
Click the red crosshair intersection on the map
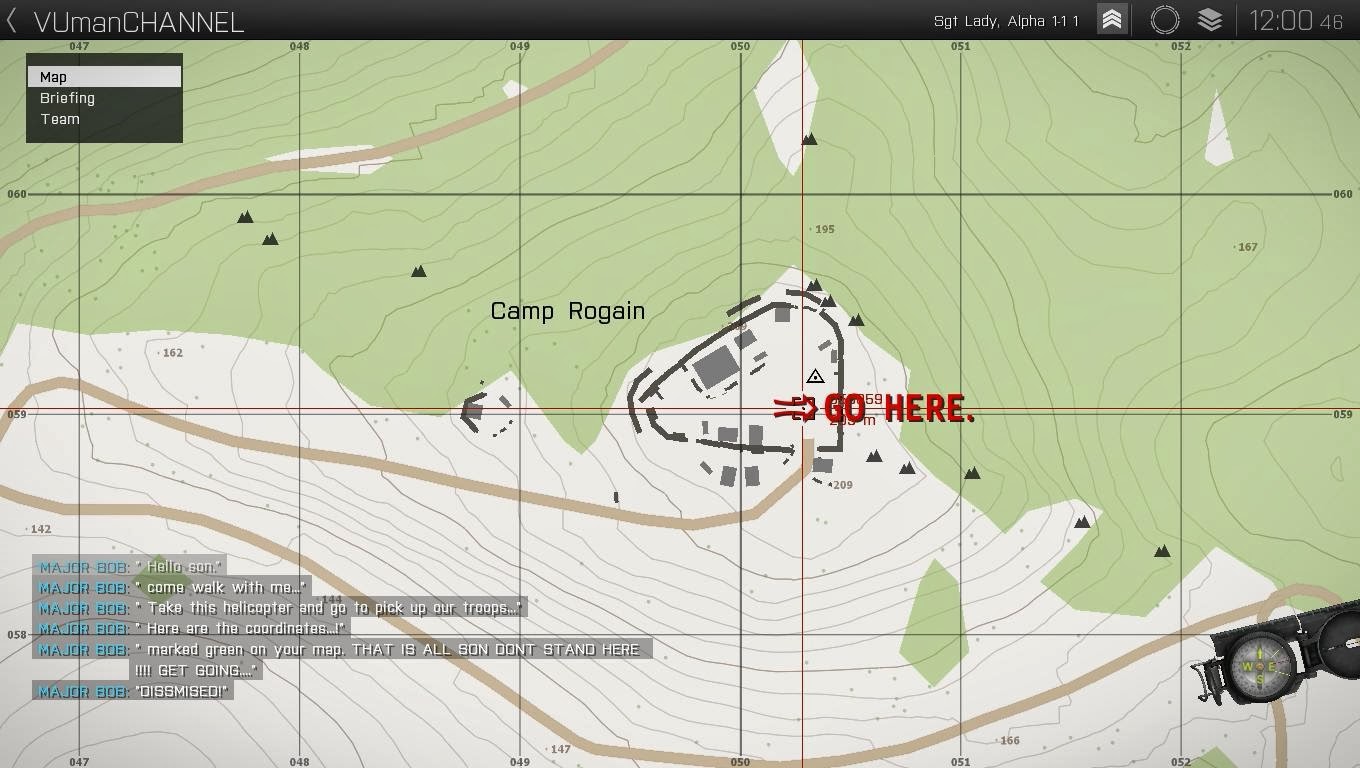pos(802,410)
